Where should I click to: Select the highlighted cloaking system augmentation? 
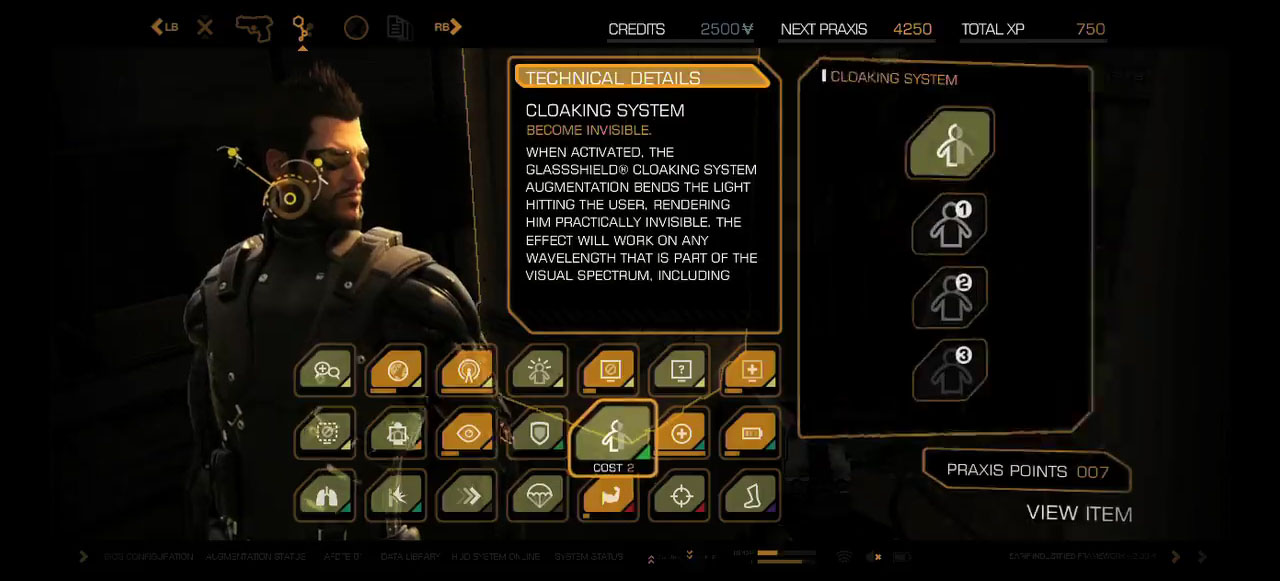point(612,436)
